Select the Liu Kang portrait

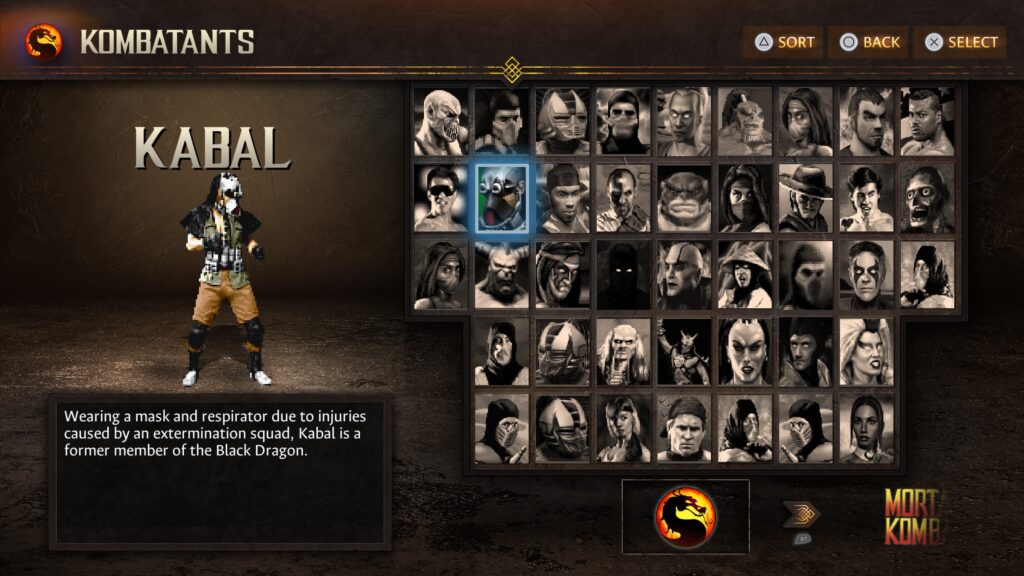[x=869, y=198]
